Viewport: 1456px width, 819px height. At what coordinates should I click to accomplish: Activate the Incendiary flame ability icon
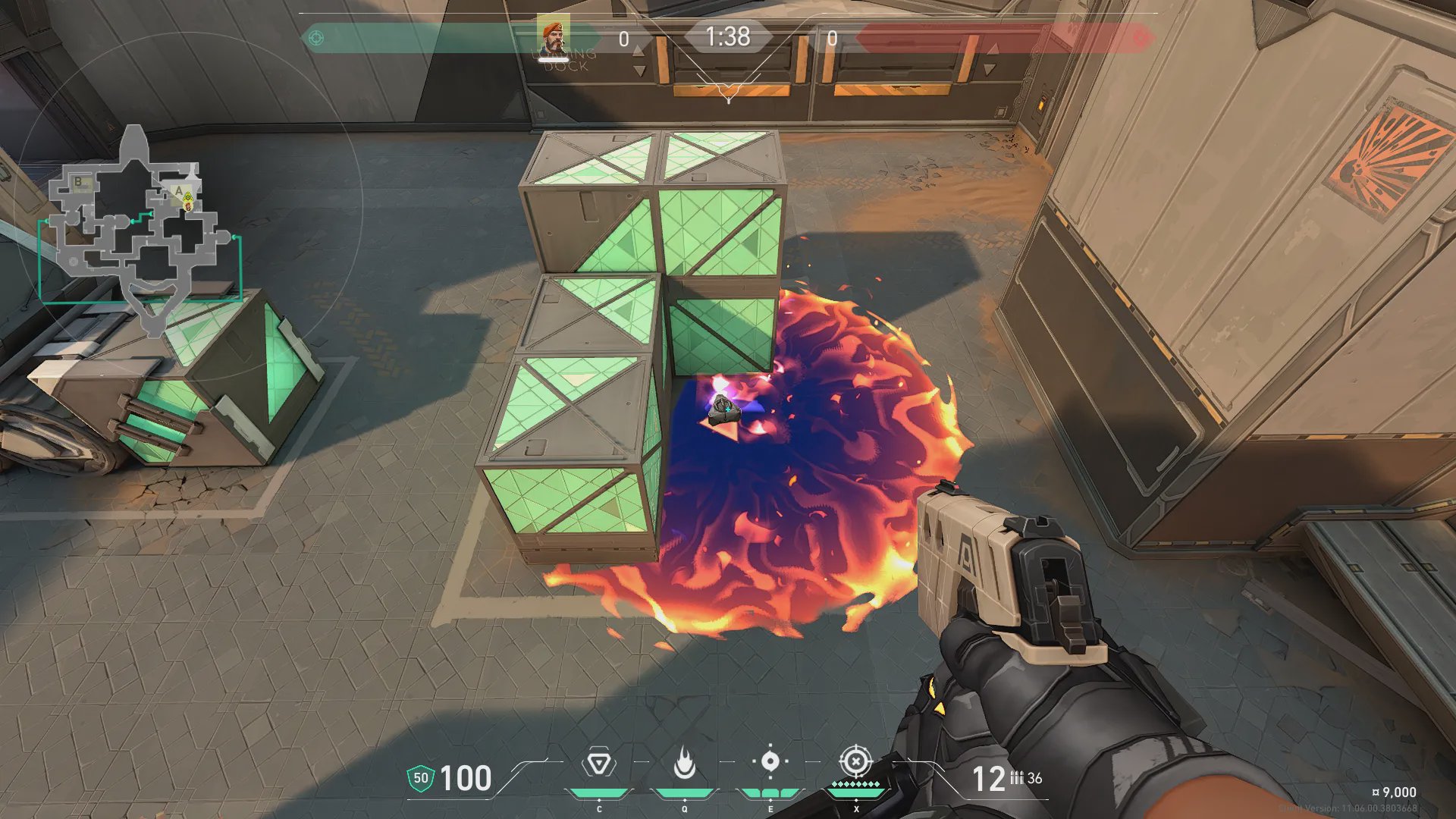[685, 764]
